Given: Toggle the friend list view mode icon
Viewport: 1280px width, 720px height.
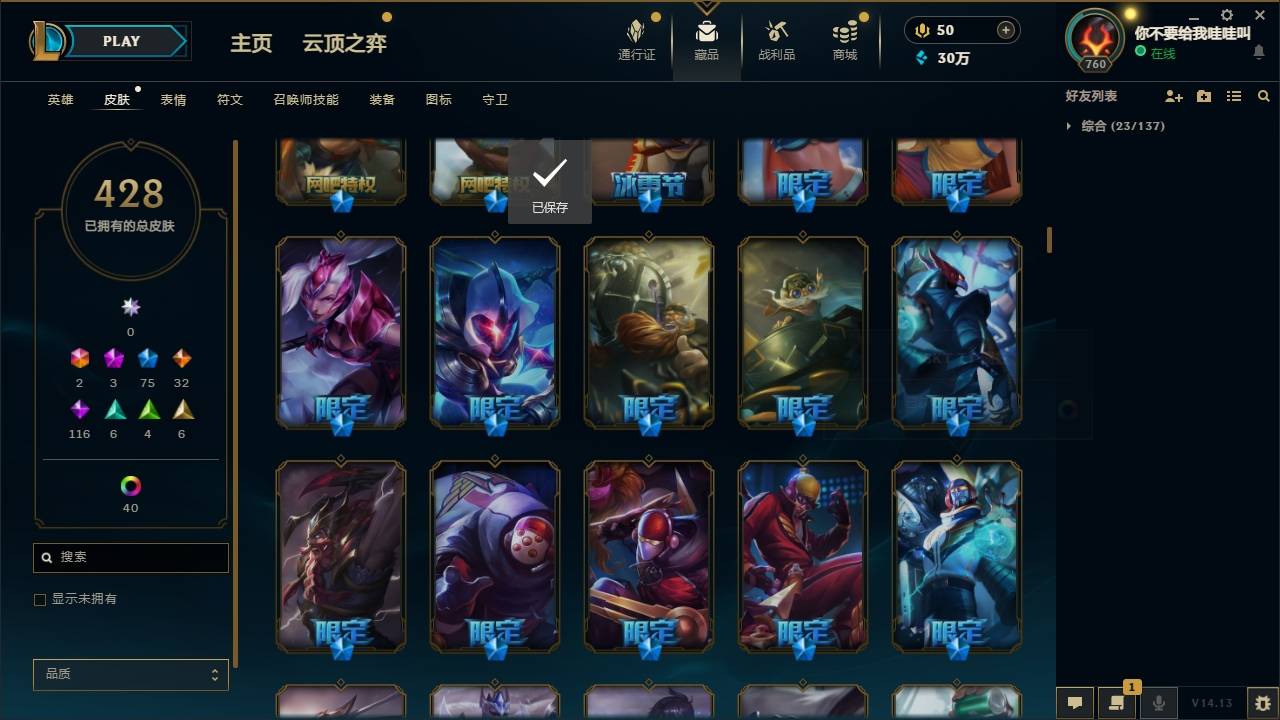Looking at the screenshot, I should click(x=1233, y=95).
